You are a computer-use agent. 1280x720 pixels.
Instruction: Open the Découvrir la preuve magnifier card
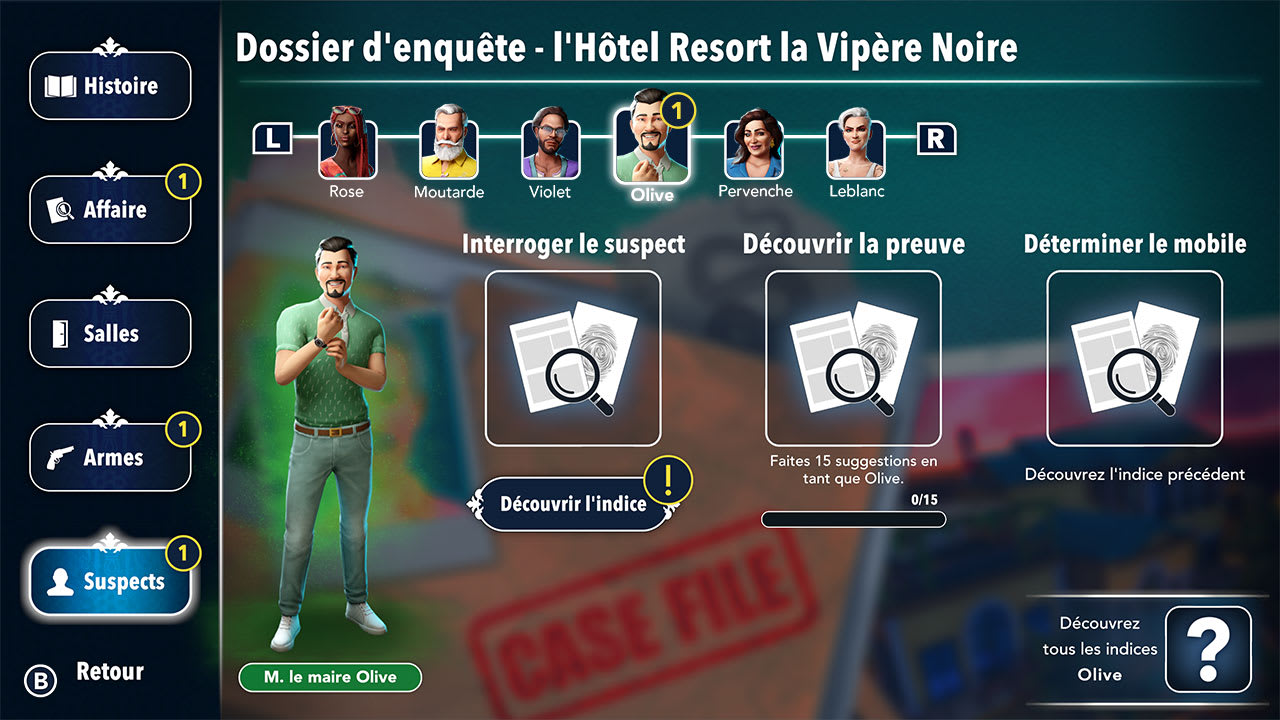tap(852, 356)
